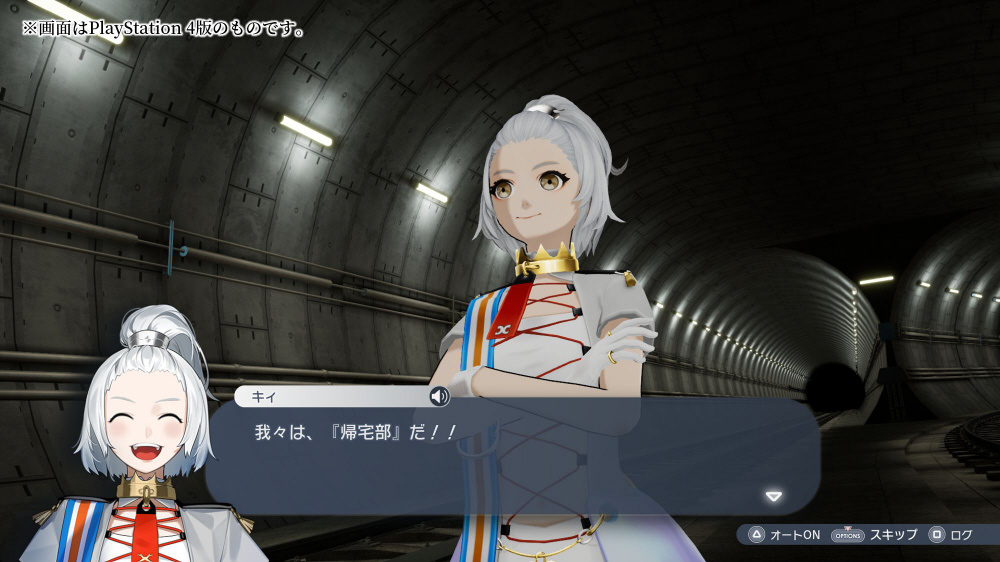Image resolution: width=1000 pixels, height=562 pixels.
Task: Skip the scene with スキップ
Action: click(874, 535)
